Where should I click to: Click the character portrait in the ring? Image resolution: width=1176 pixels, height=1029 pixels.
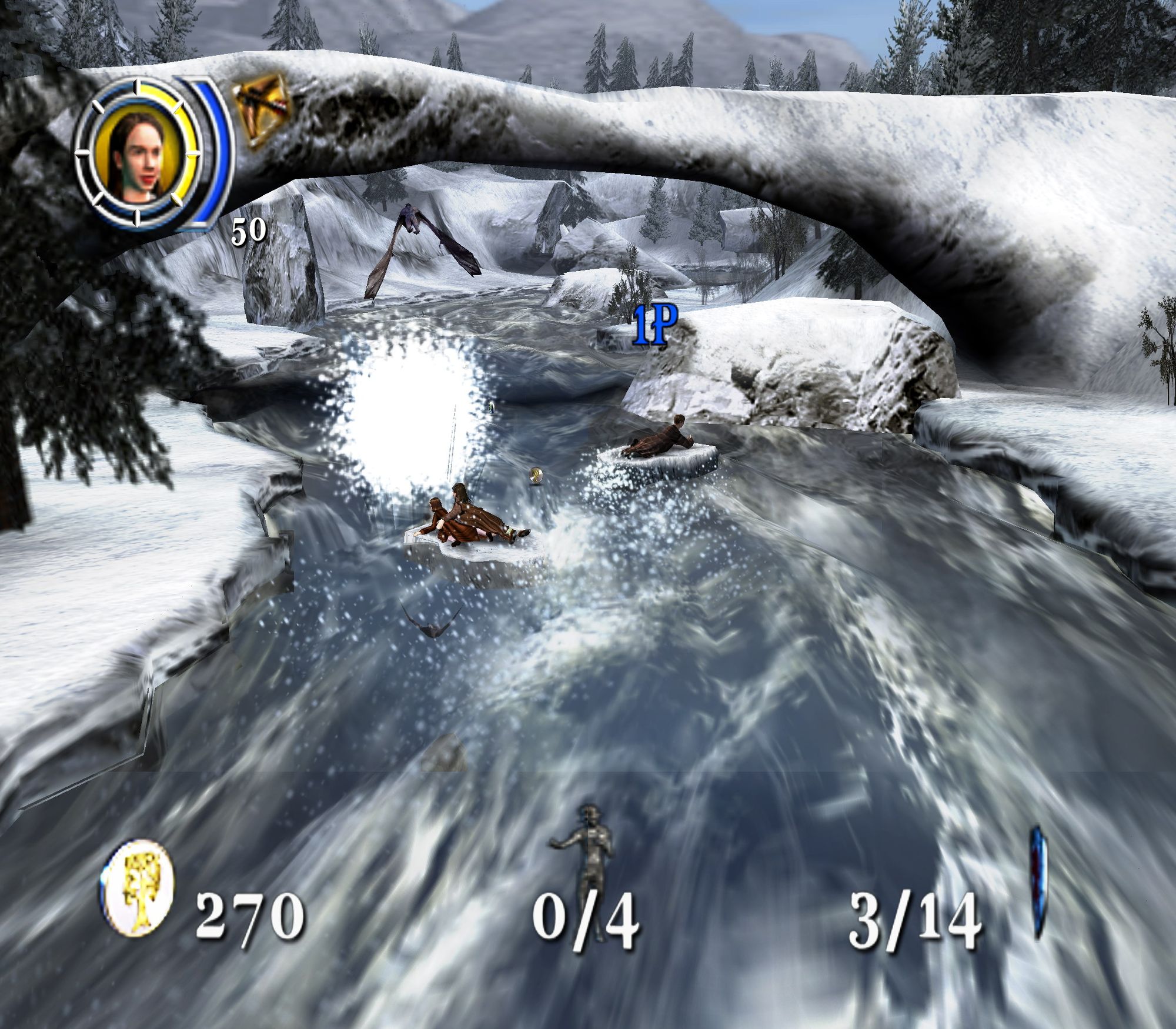coord(137,155)
